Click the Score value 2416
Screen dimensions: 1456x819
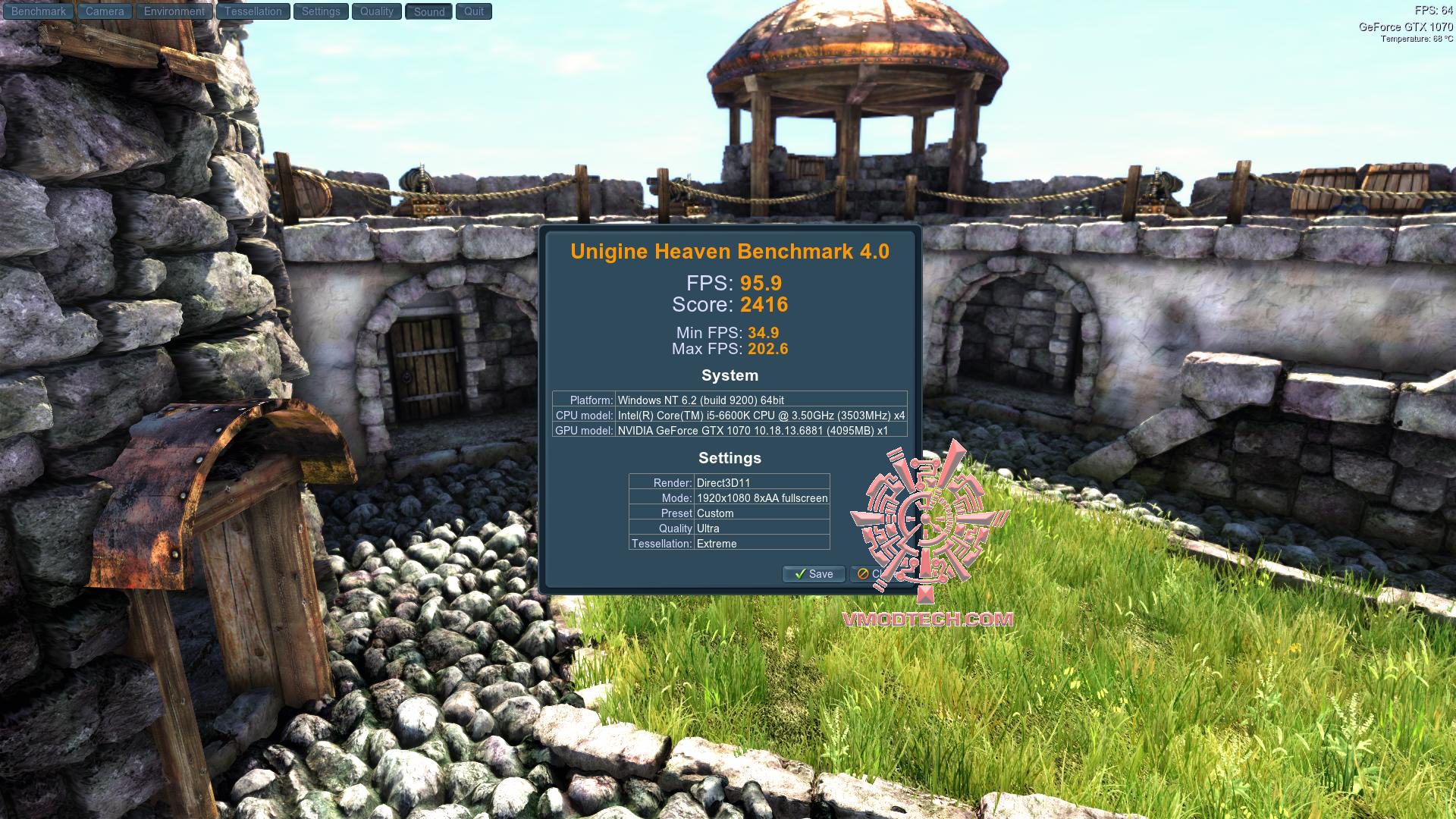point(764,305)
